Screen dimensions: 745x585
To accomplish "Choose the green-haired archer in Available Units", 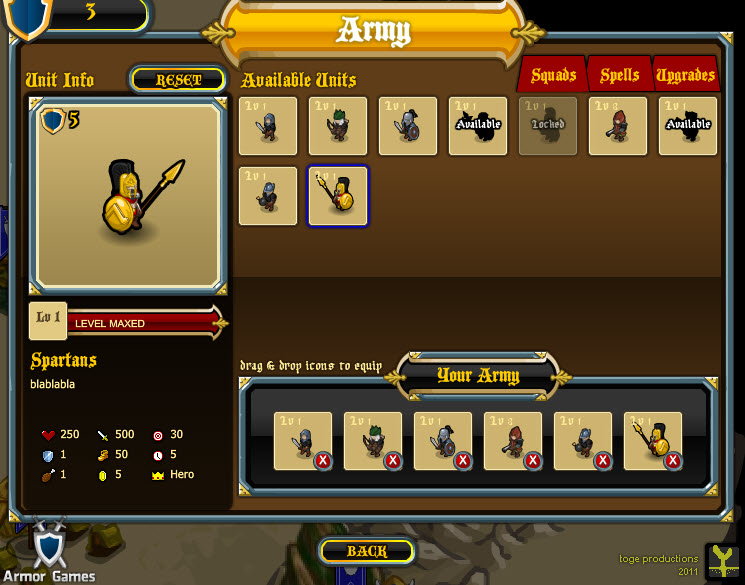I will [338, 126].
